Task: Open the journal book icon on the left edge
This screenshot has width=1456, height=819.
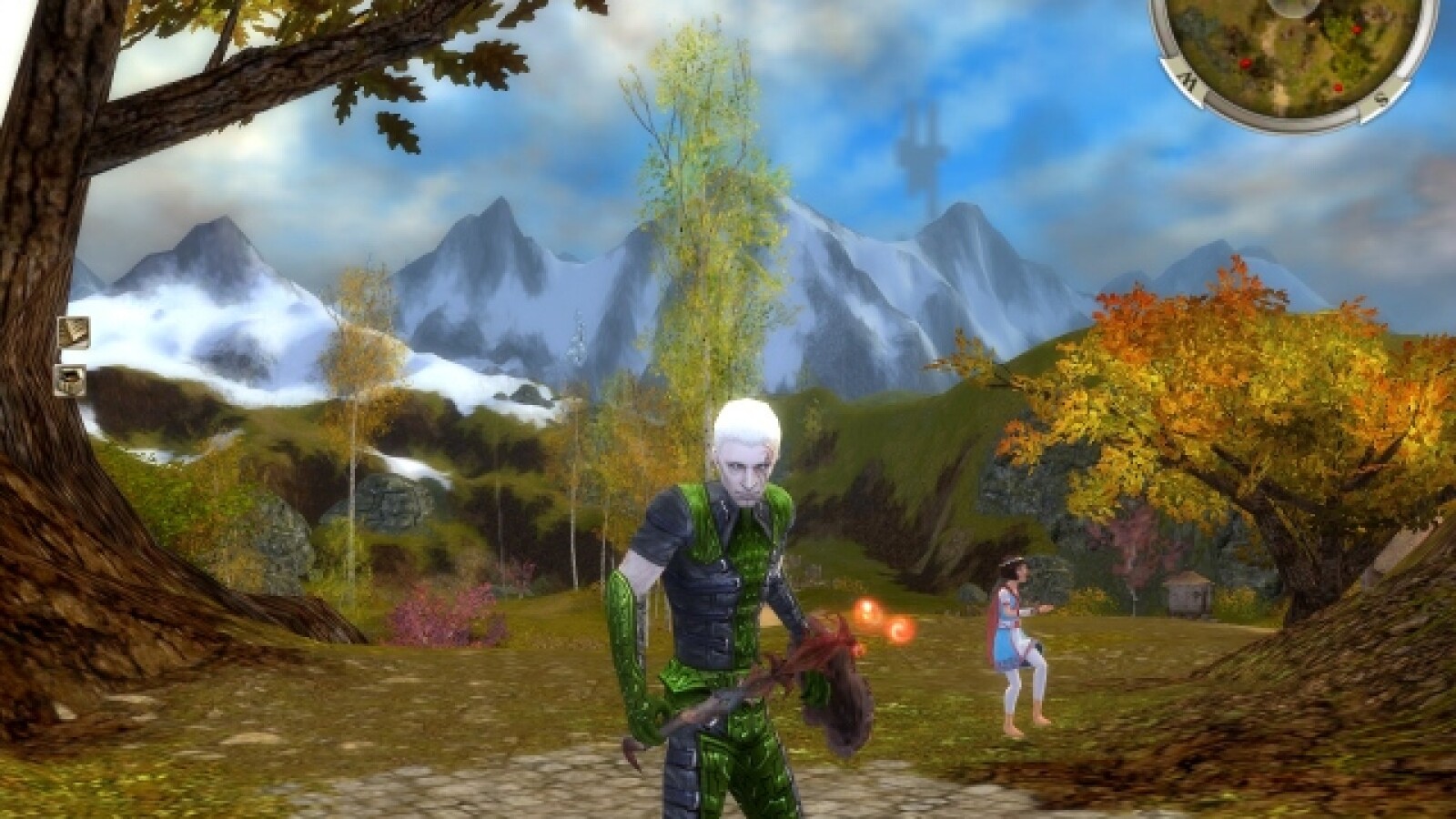Action: [x=75, y=332]
